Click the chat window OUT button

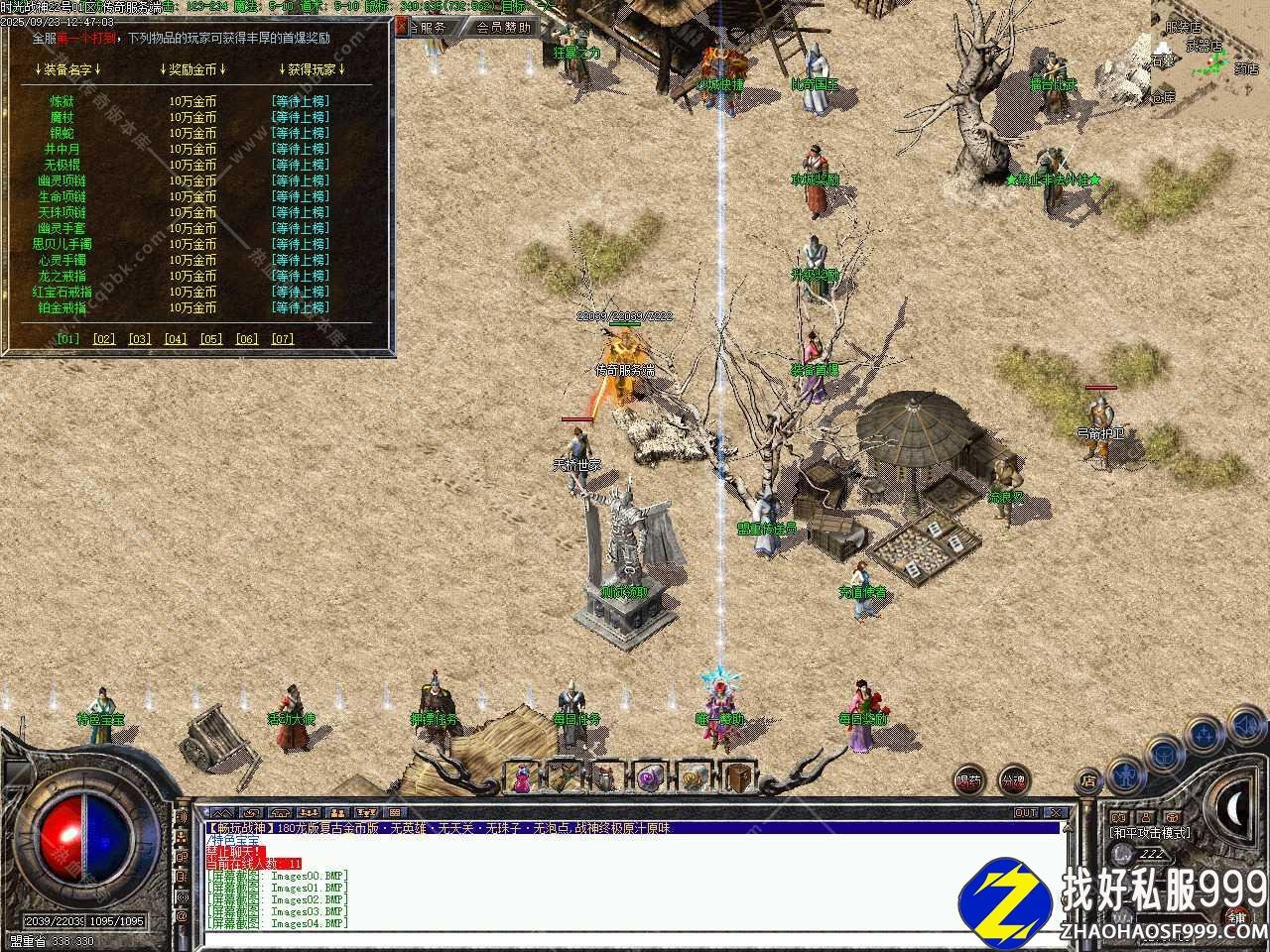tap(1026, 813)
